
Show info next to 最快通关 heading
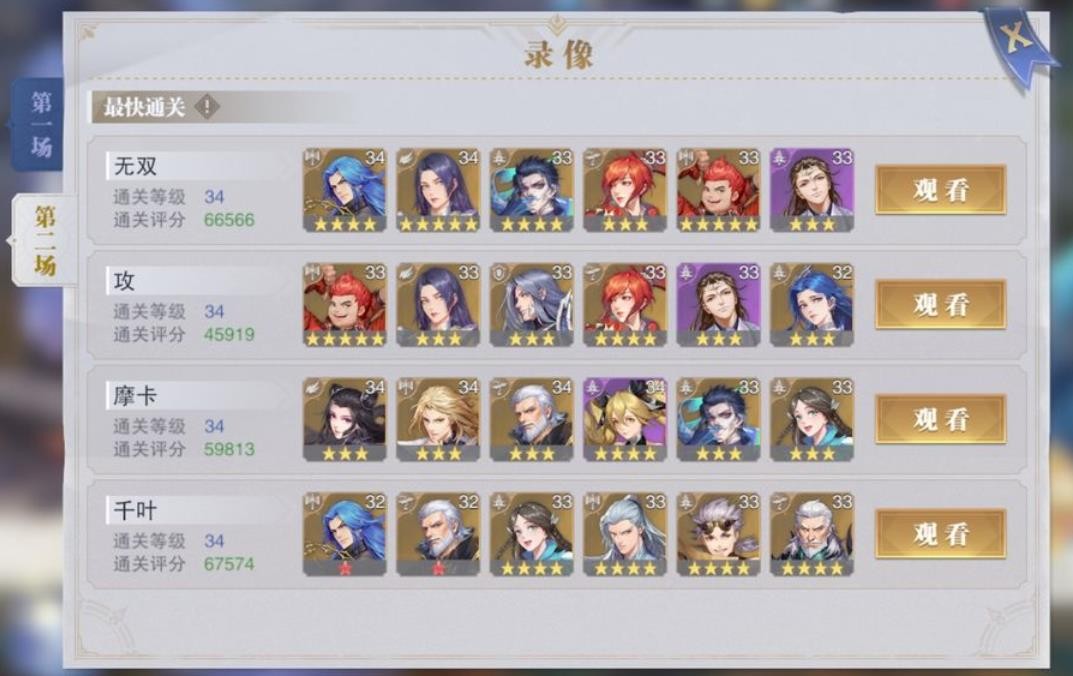click(206, 107)
